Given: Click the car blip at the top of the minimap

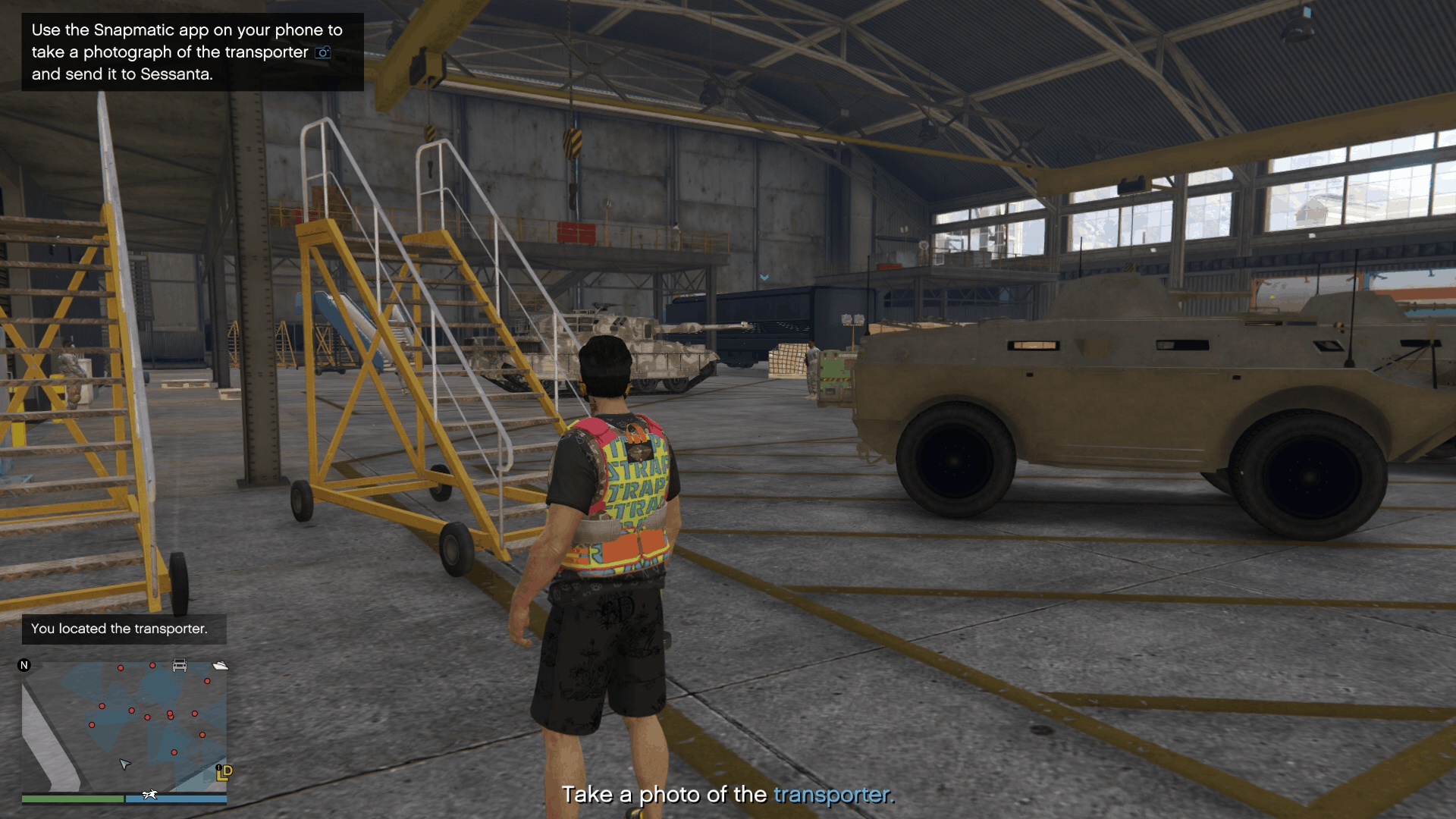Looking at the screenshot, I should pos(179,665).
